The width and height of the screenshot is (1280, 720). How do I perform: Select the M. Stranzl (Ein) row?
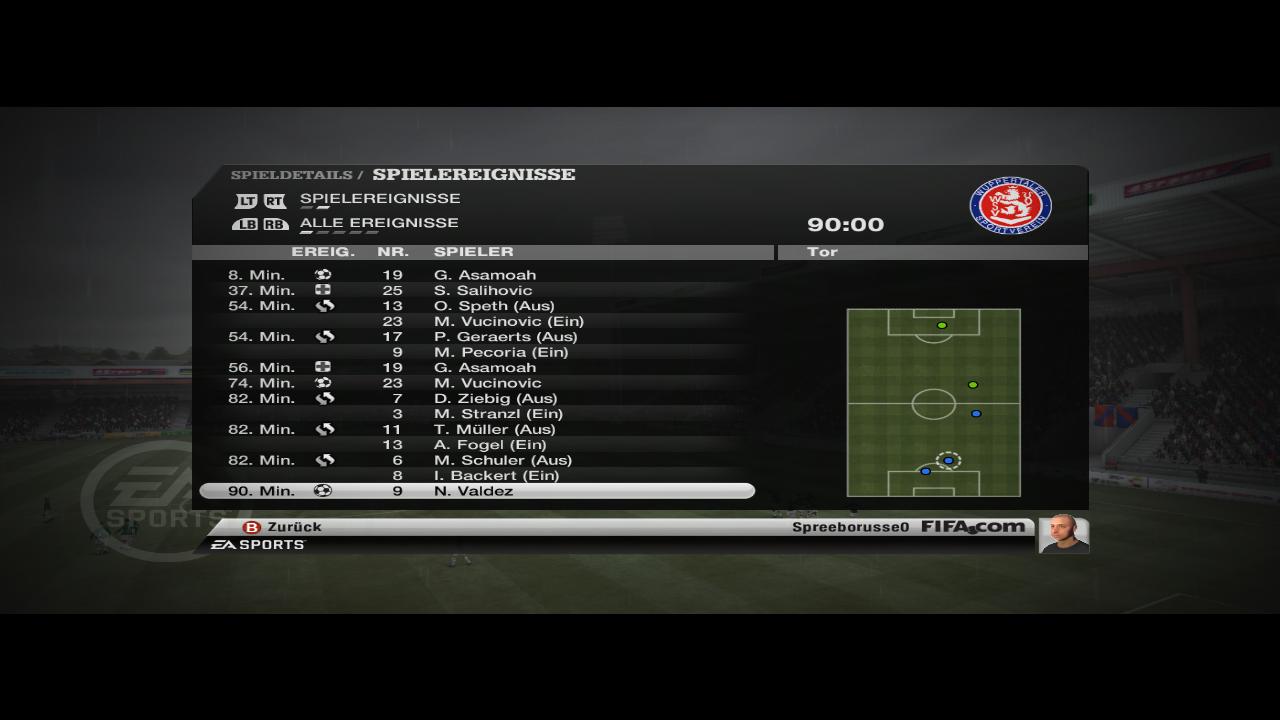(477, 414)
